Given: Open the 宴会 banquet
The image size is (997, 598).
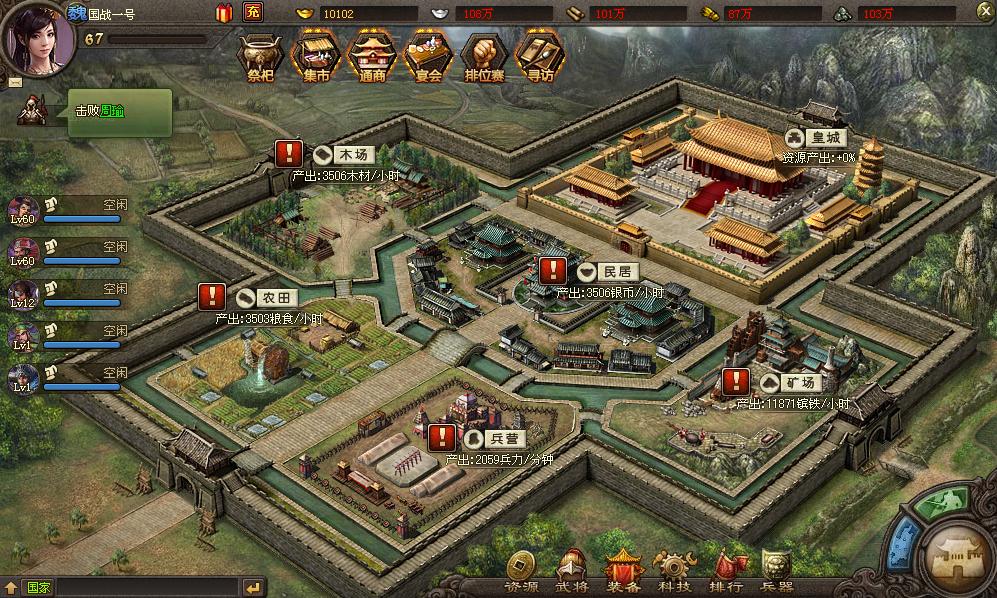Looking at the screenshot, I should 427,58.
